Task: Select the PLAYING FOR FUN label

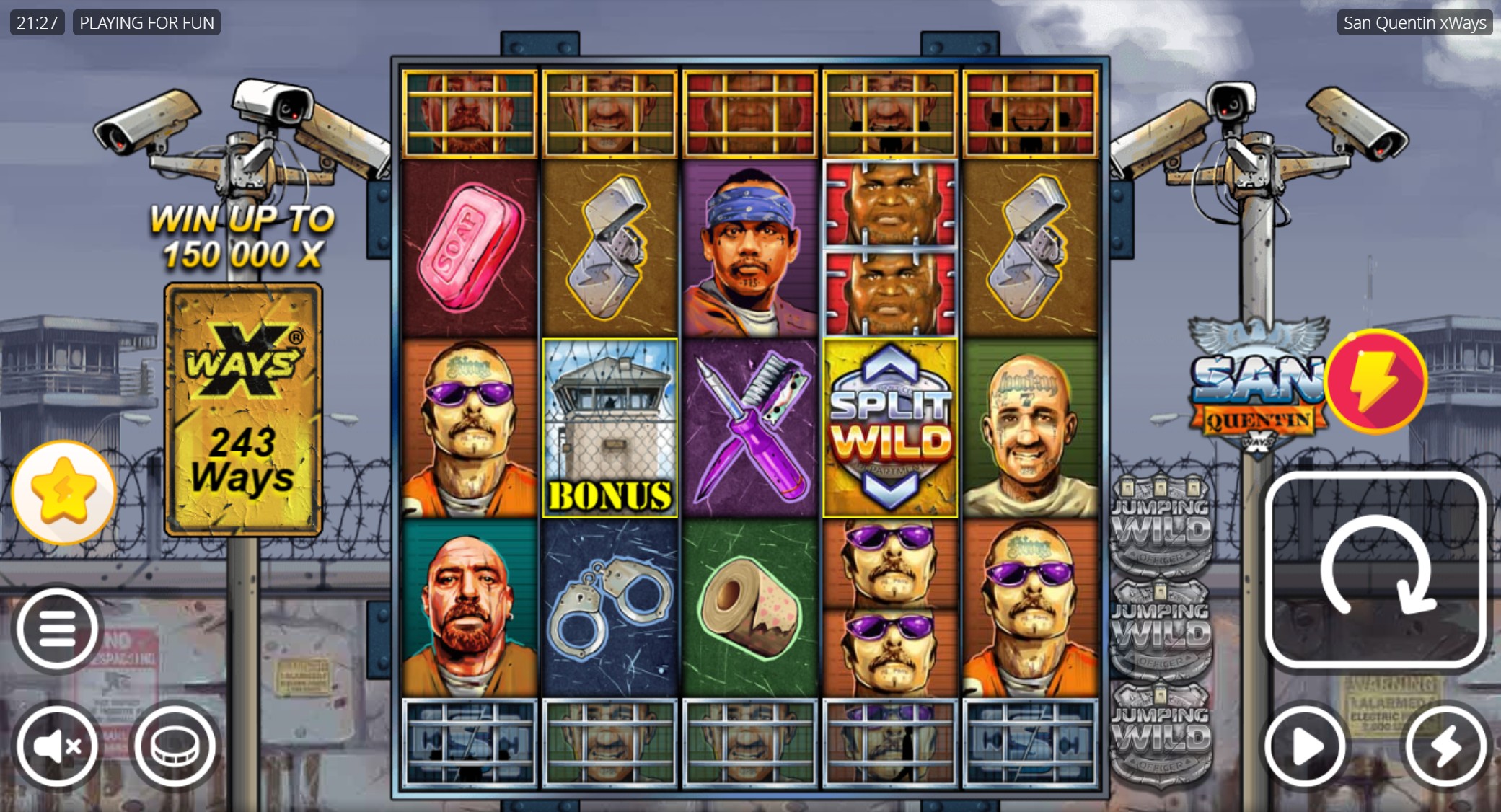Action: pos(146,22)
